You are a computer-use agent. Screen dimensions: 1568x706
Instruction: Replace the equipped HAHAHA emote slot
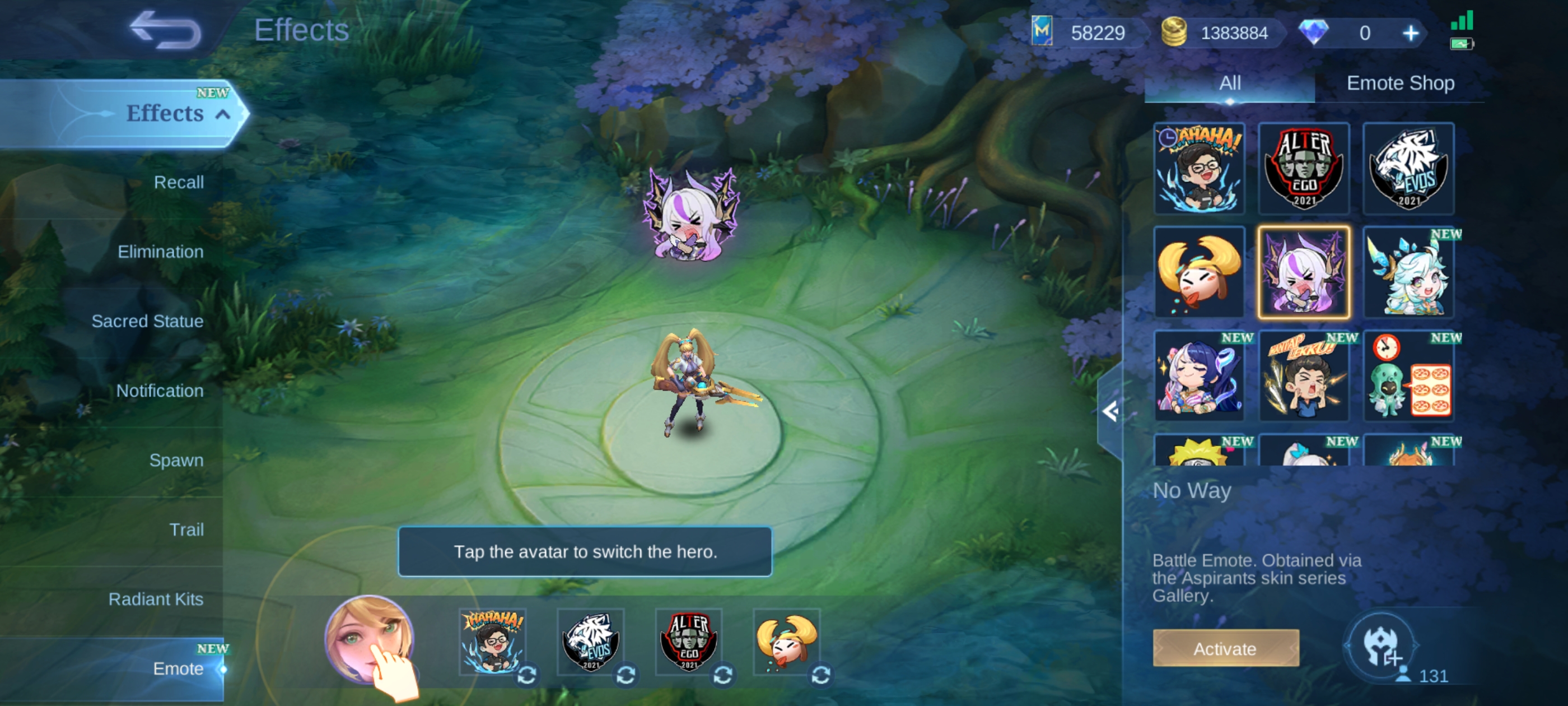pyautogui.click(x=526, y=674)
